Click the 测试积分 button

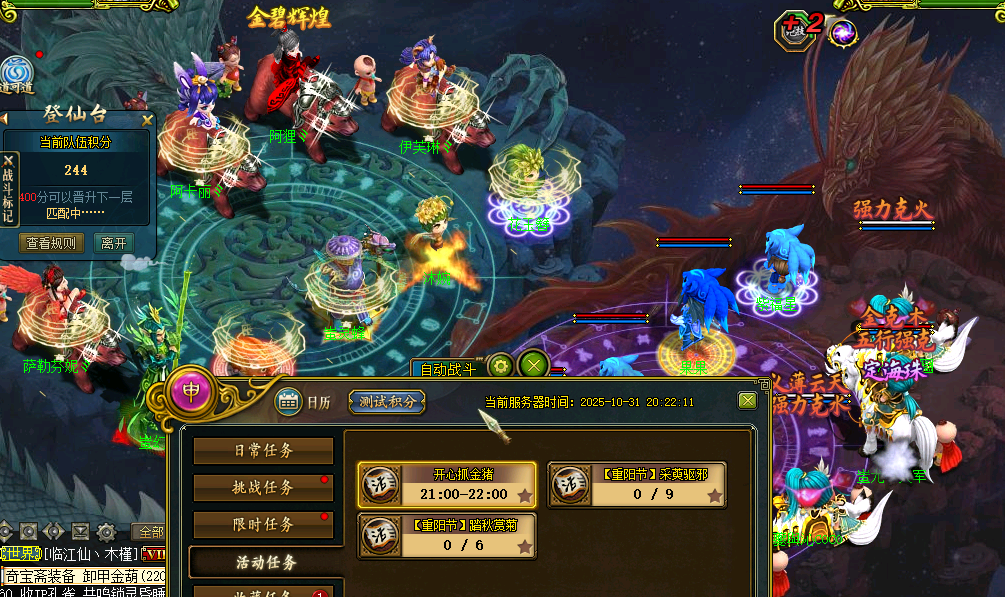(x=387, y=402)
